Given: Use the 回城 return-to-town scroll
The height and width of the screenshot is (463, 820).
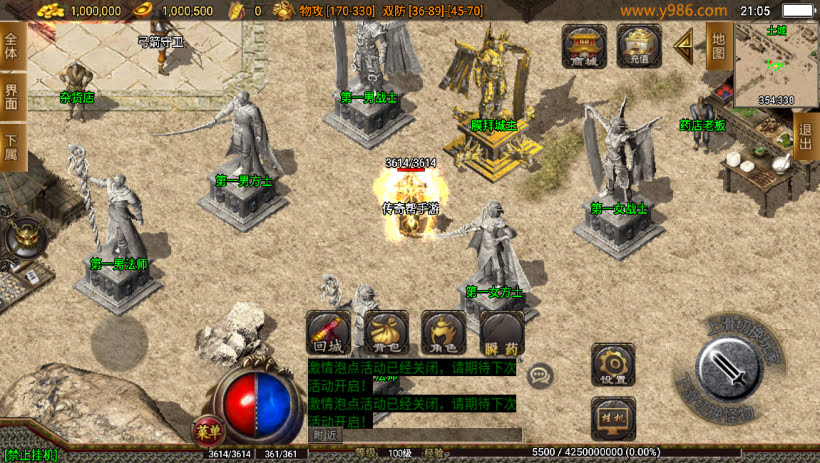Looking at the screenshot, I should coord(328,334).
